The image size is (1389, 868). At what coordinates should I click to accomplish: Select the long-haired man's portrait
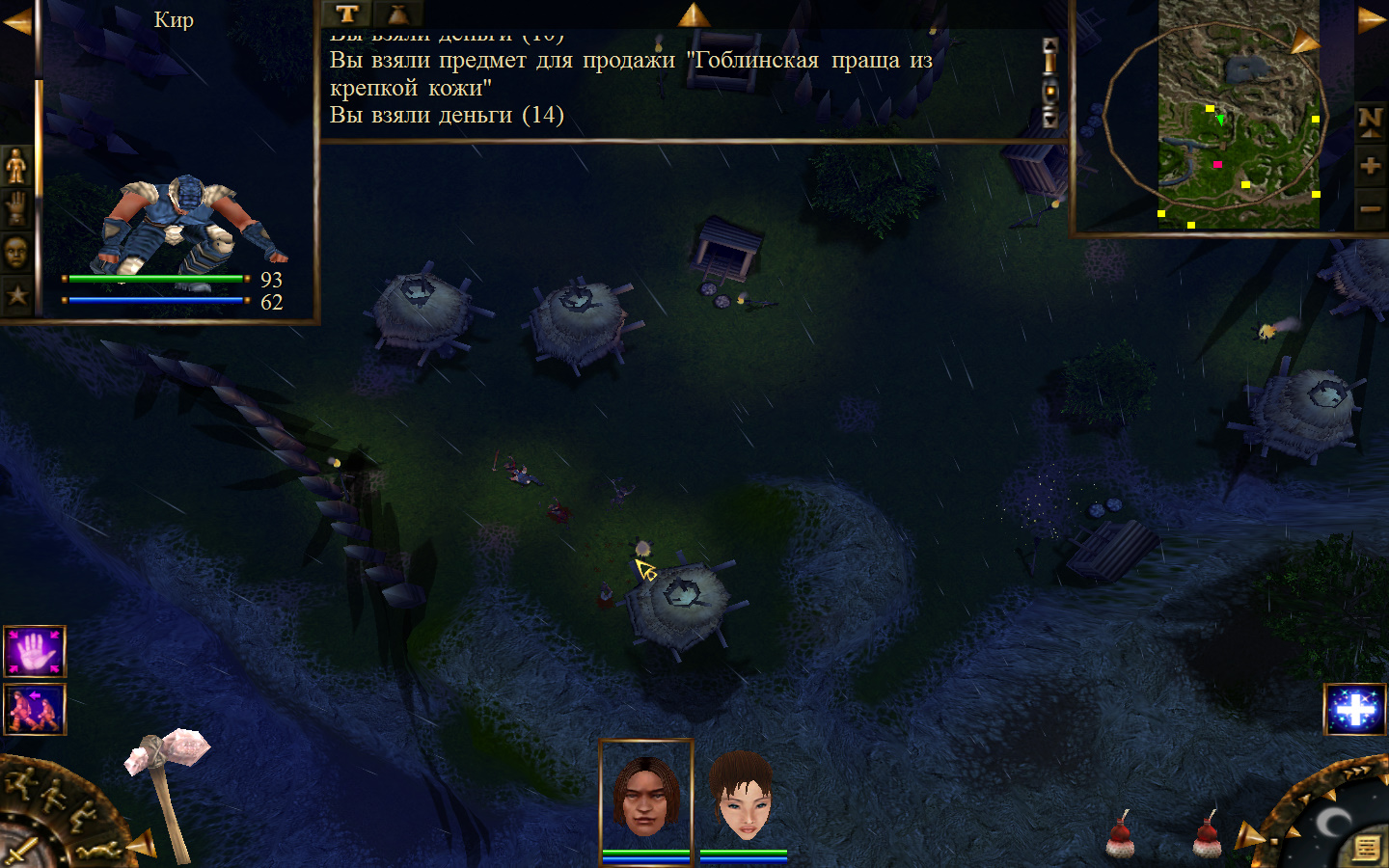646,797
